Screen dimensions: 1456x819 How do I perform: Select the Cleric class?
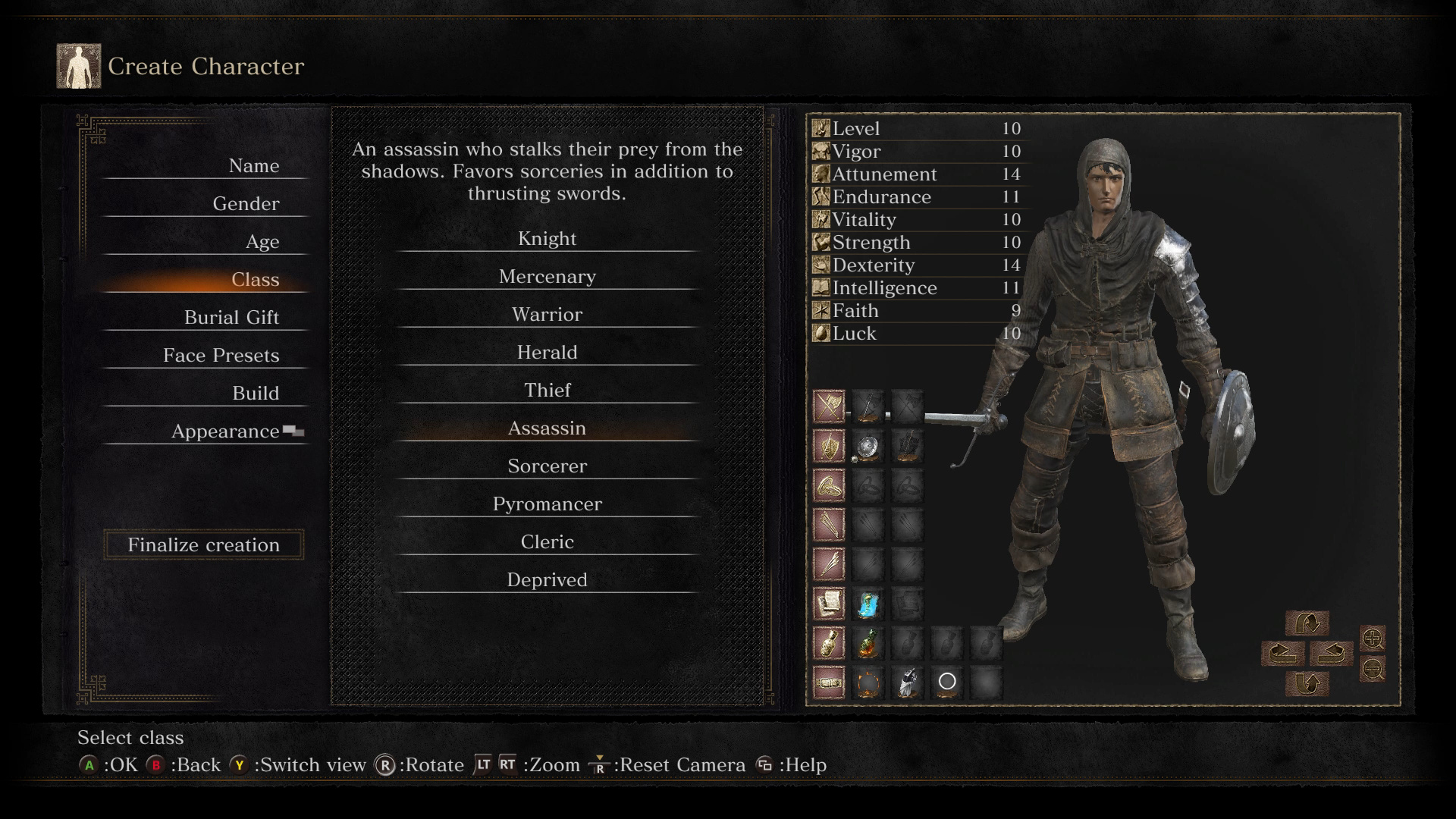point(547,542)
